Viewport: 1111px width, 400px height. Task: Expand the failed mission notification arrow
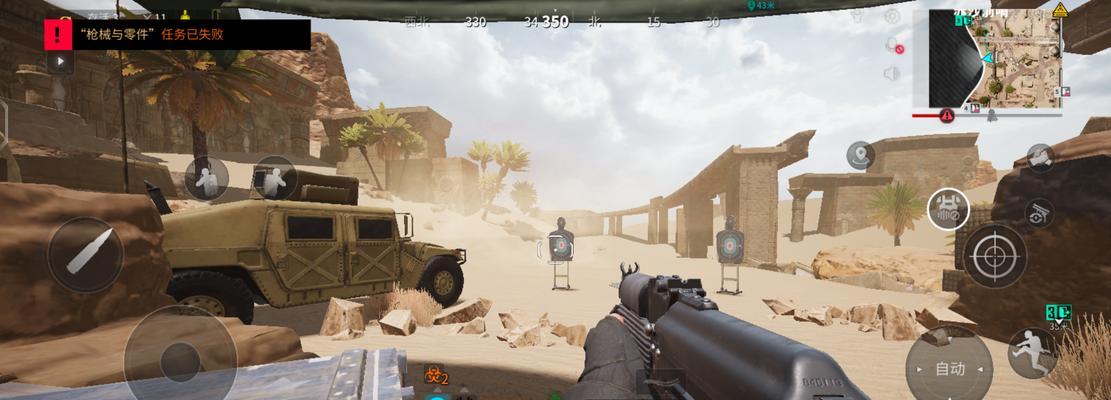click(59, 61)
